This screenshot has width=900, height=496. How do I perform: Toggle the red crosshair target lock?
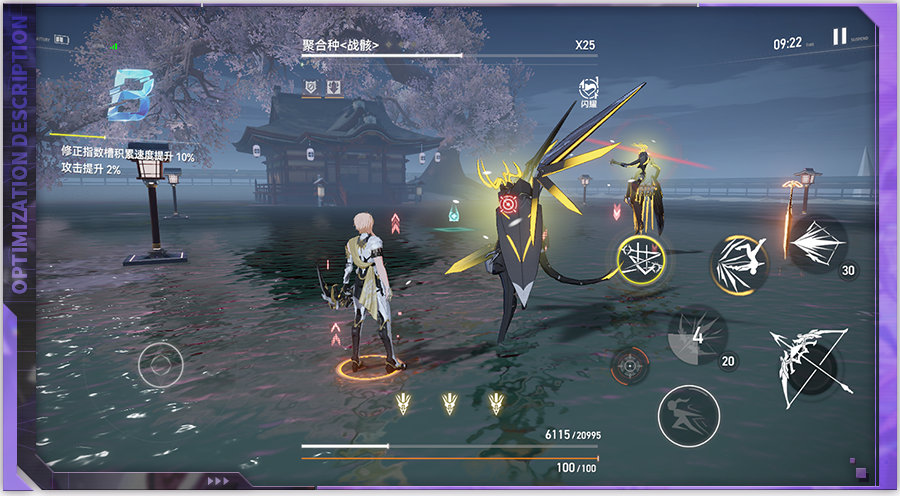[x=630, y=365]
